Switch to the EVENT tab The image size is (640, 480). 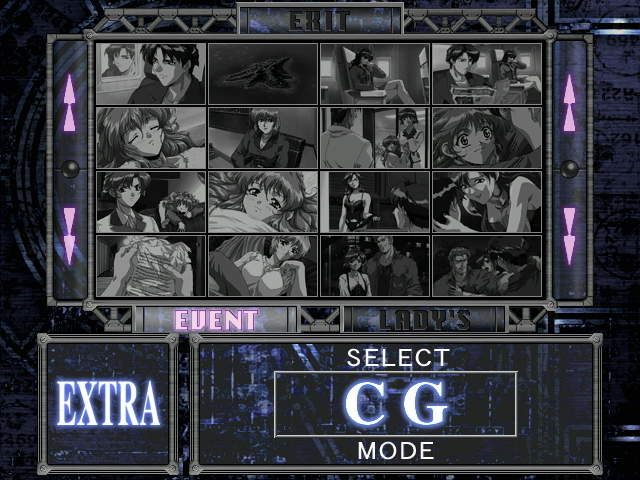(x=216, y=320)
